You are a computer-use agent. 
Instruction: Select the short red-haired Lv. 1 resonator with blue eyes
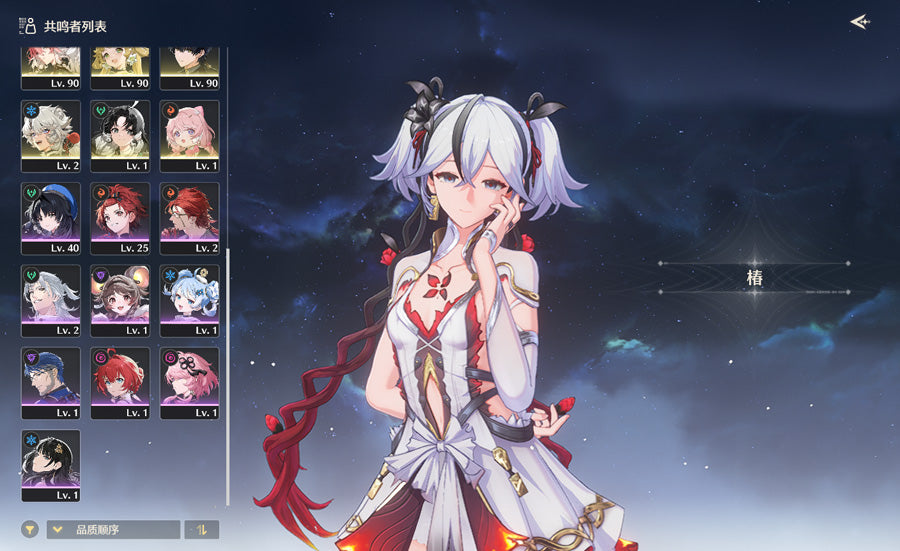coord(121,383)
